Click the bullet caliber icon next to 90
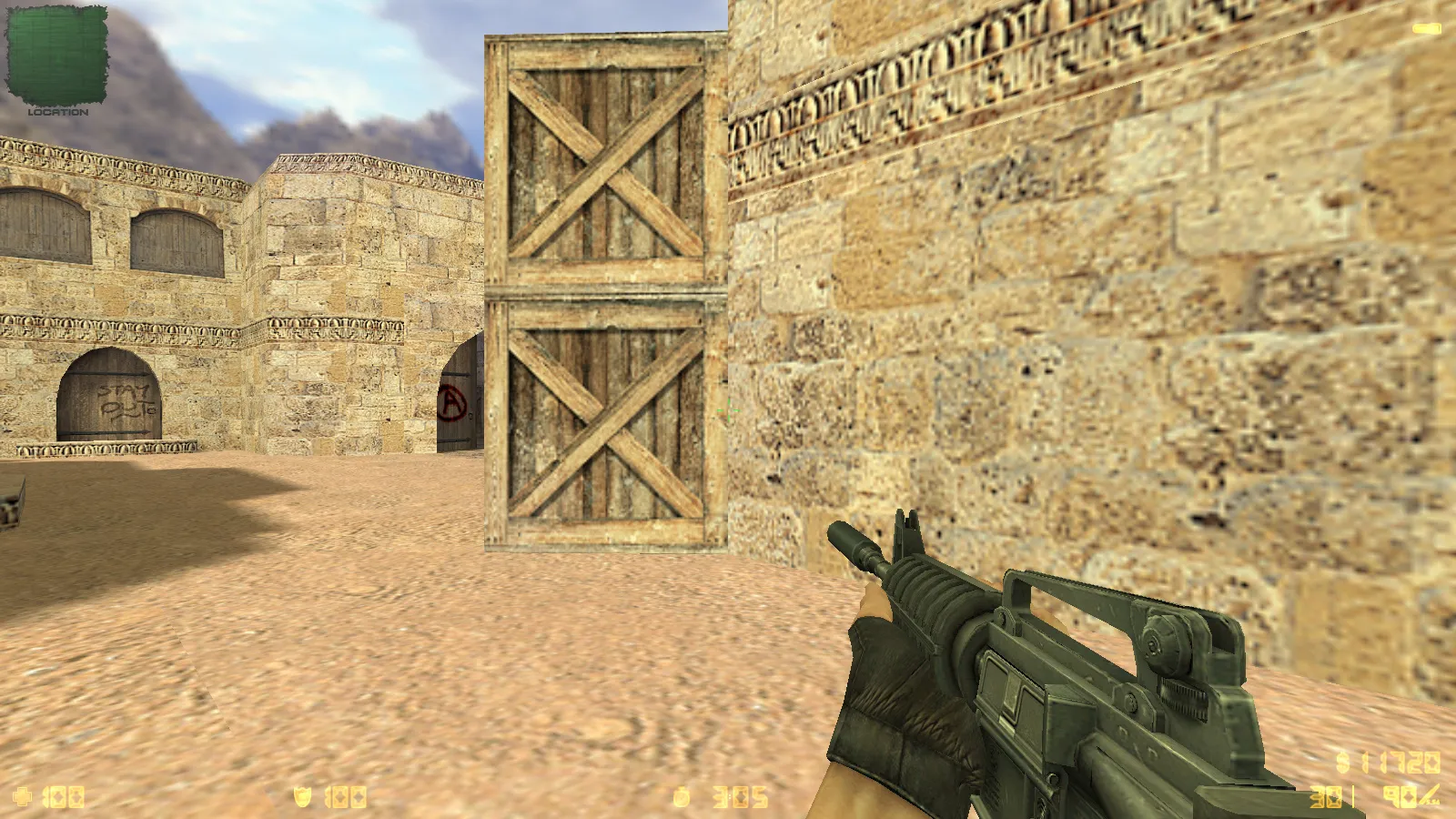The height and width of the screenshot is (819, 1456). pyautogui.click(x=1429, y=796)
